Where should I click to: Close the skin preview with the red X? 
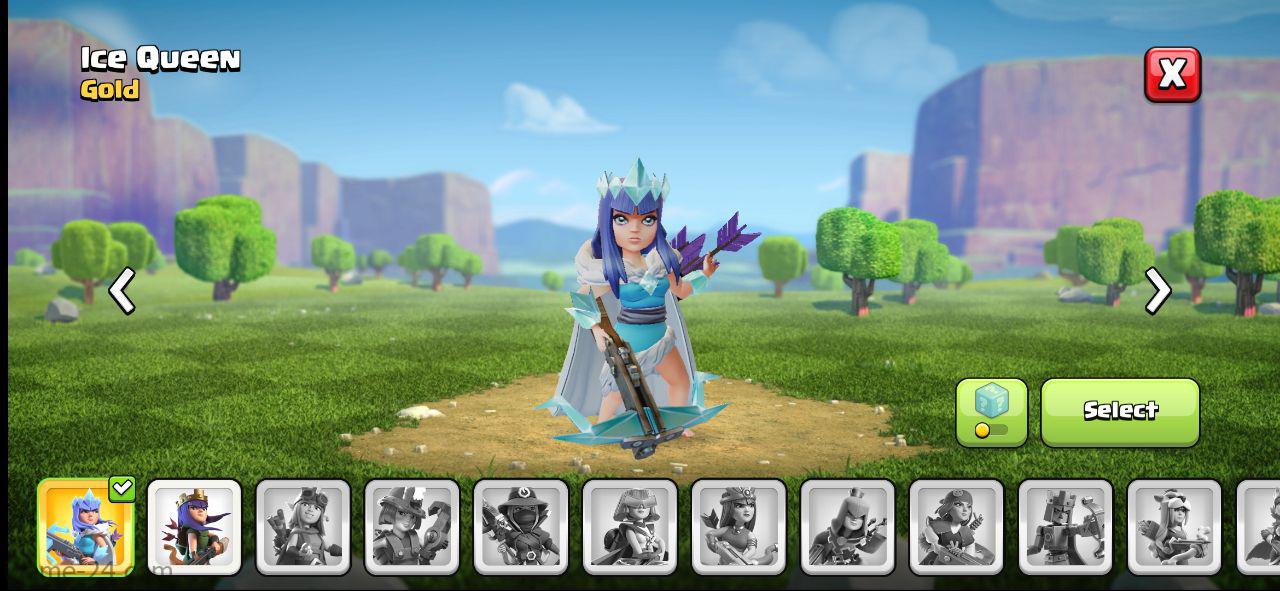pos(1172,74)
